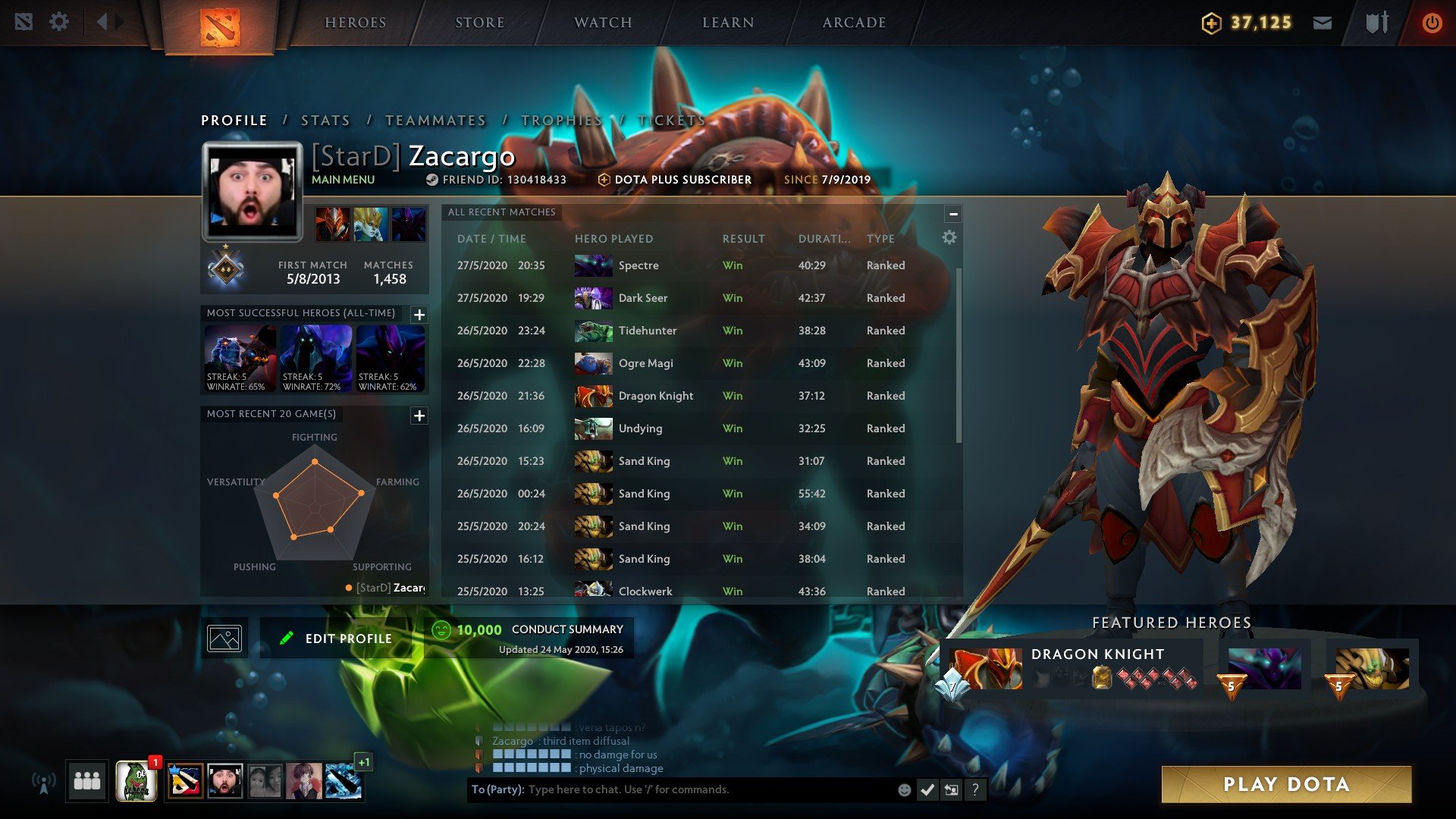Toggle chat message confirmation checkmark icon
This screenshot has height=819, width=1456.
(x=927, y=789)
